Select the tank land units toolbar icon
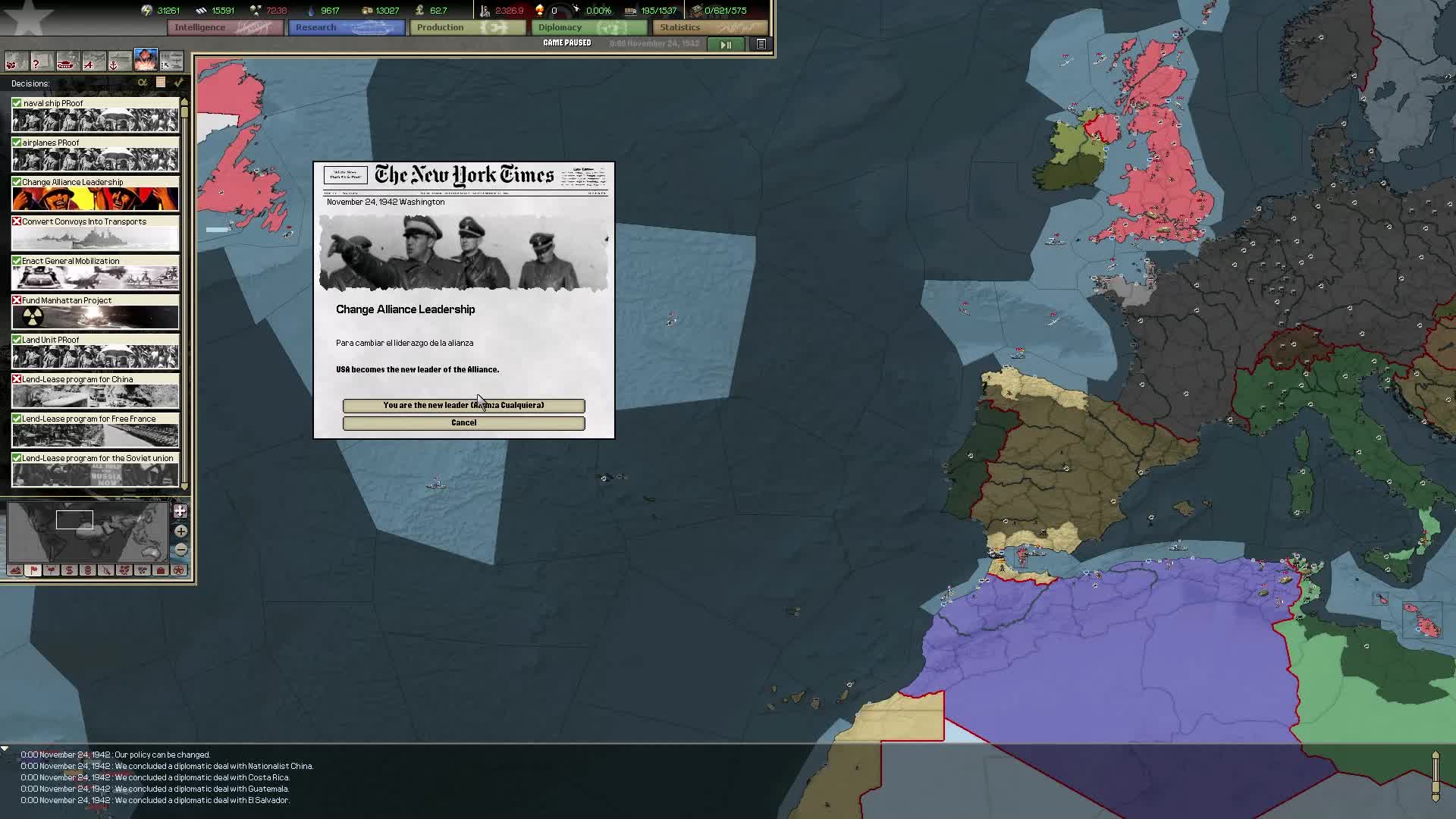The width and height of the screenshot is (1456, 819). [67, 61]
